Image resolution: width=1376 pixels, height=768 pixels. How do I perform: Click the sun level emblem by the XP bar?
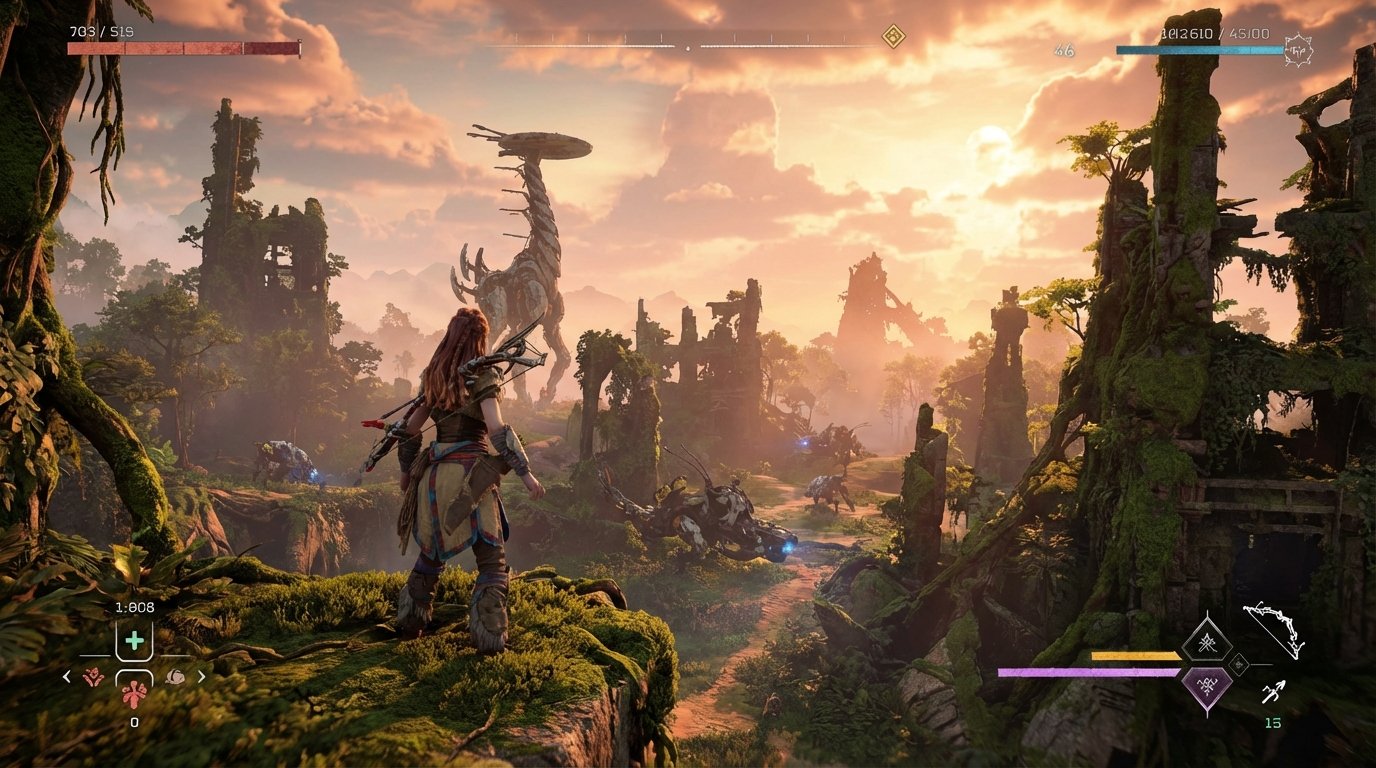coord(1298,49)
